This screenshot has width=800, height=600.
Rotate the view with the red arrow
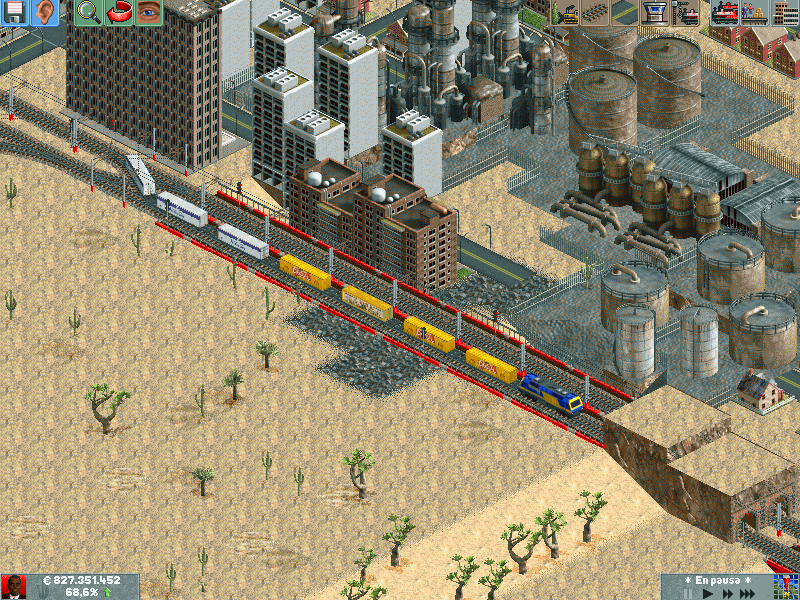pyautogui.click(x=119, y=12)
